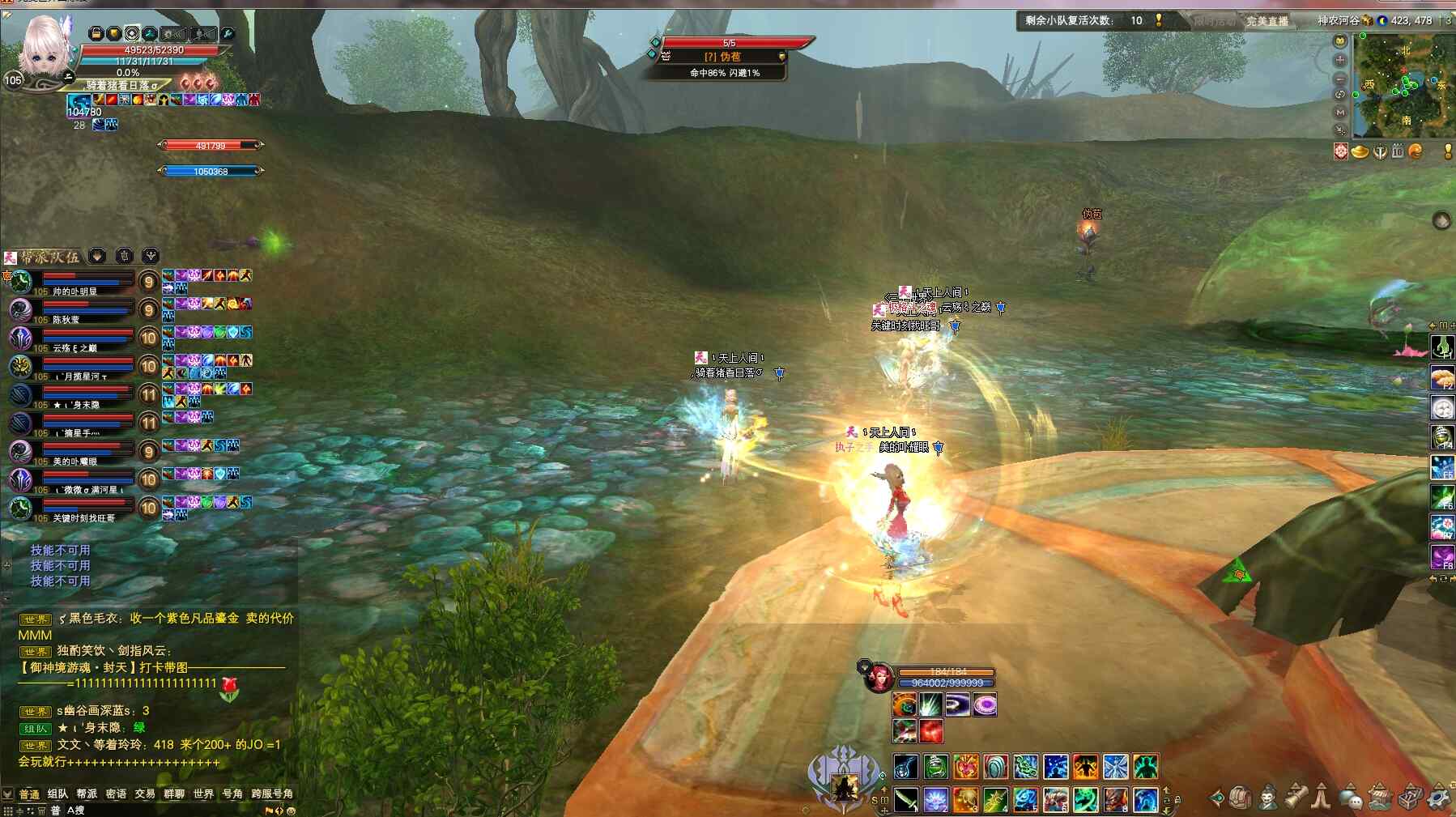
Task: Open the speech bubble social icon
Action: [1351, 798]
